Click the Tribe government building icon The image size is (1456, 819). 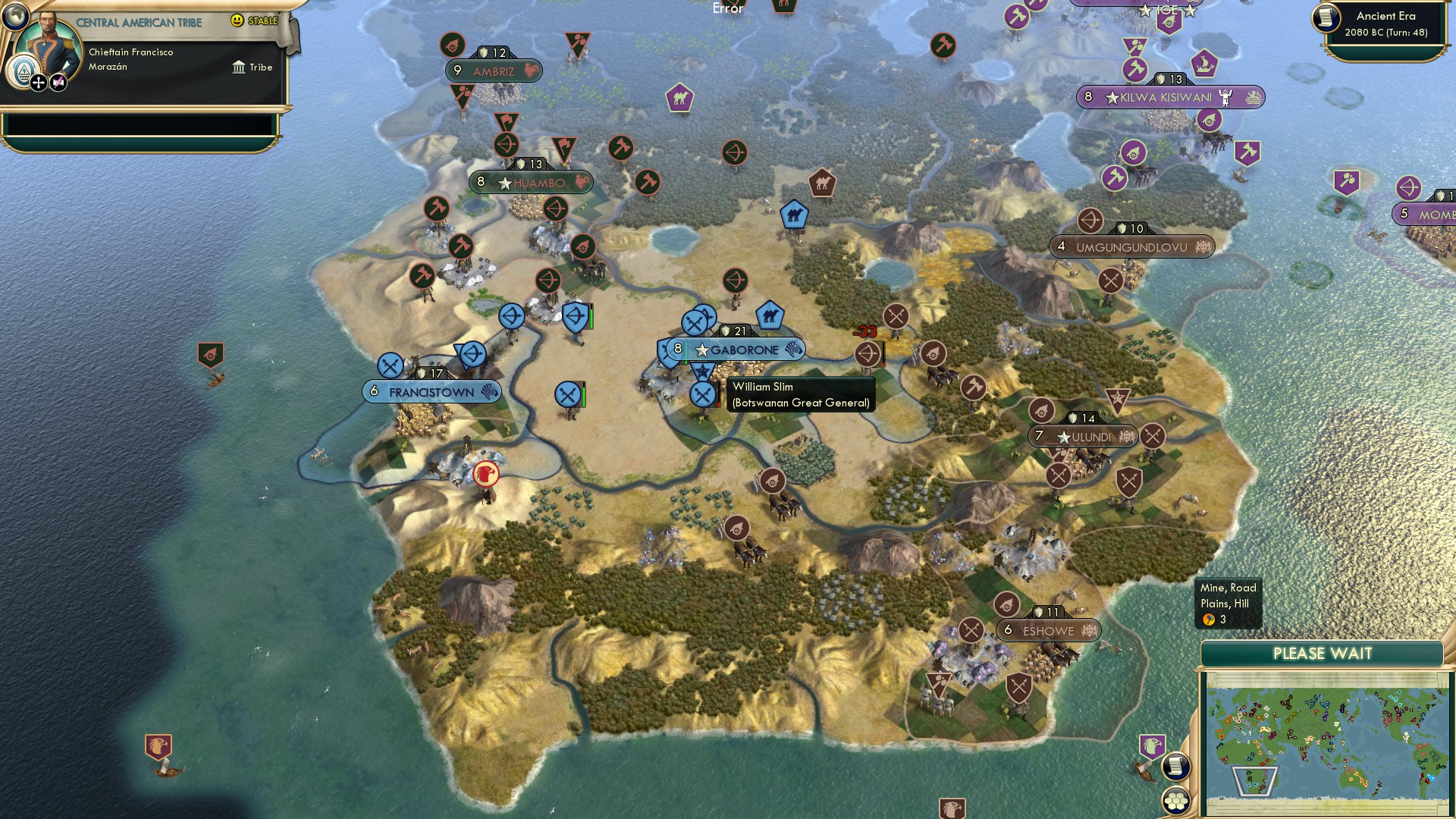coord(239,67)
